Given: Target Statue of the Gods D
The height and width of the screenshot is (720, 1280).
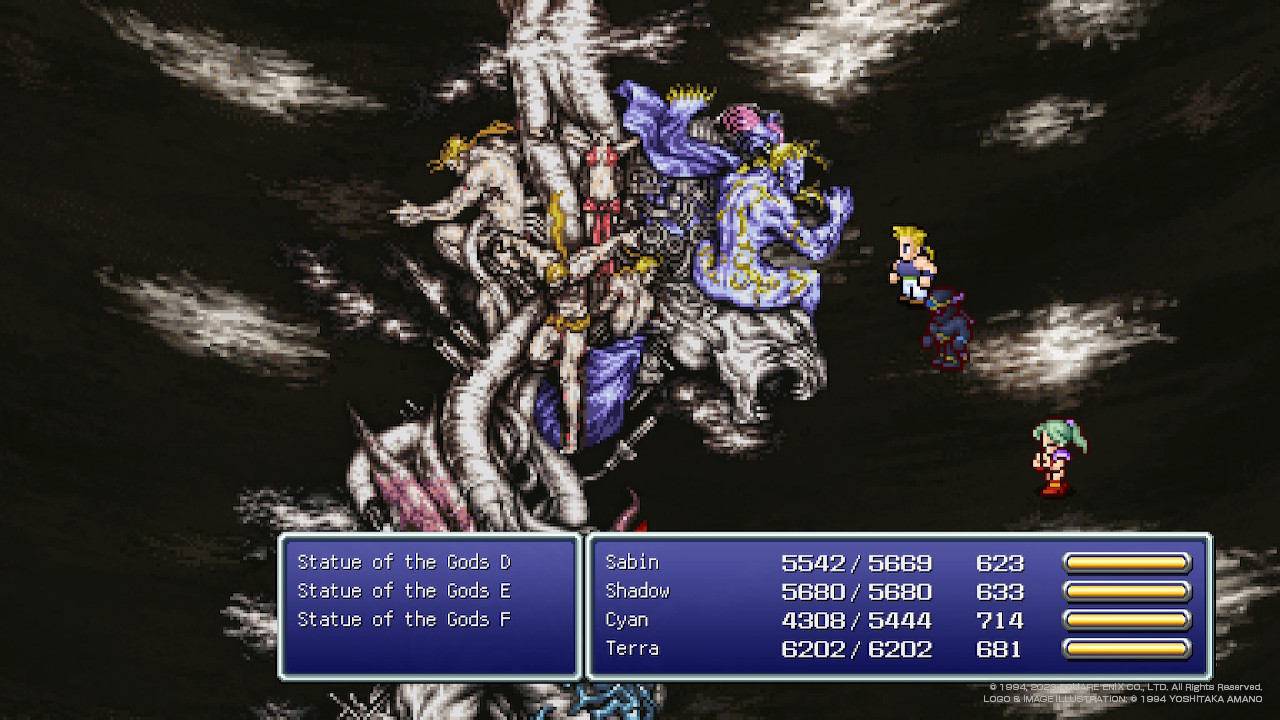Looking at the screenshot, I should [x=404, y=563].
